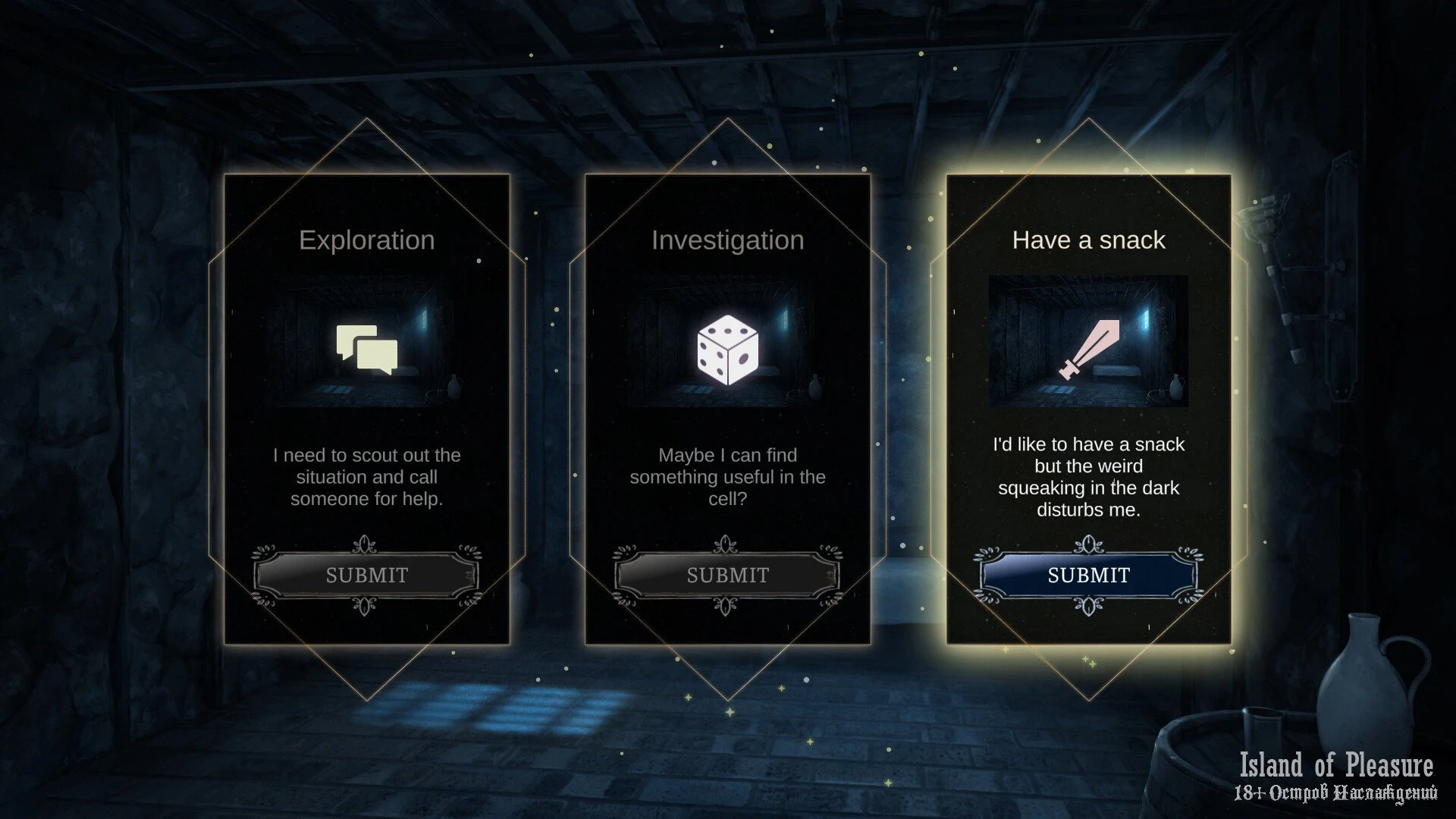This screenshot has width=1456, height=819.
Task: Submit the Investigation choice
Action: 727,576
